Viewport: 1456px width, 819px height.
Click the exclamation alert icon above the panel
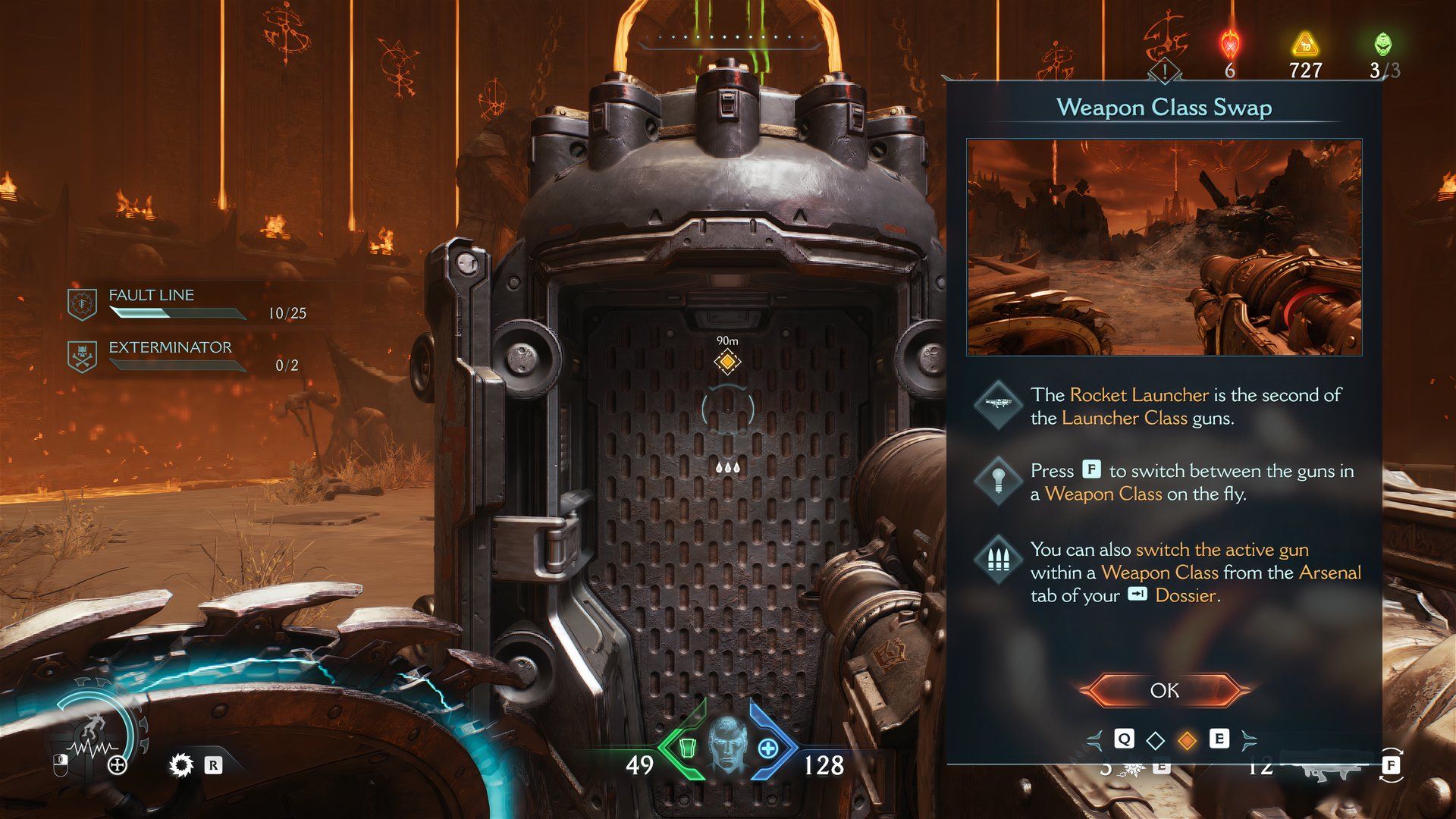(x=1165, y=72)
